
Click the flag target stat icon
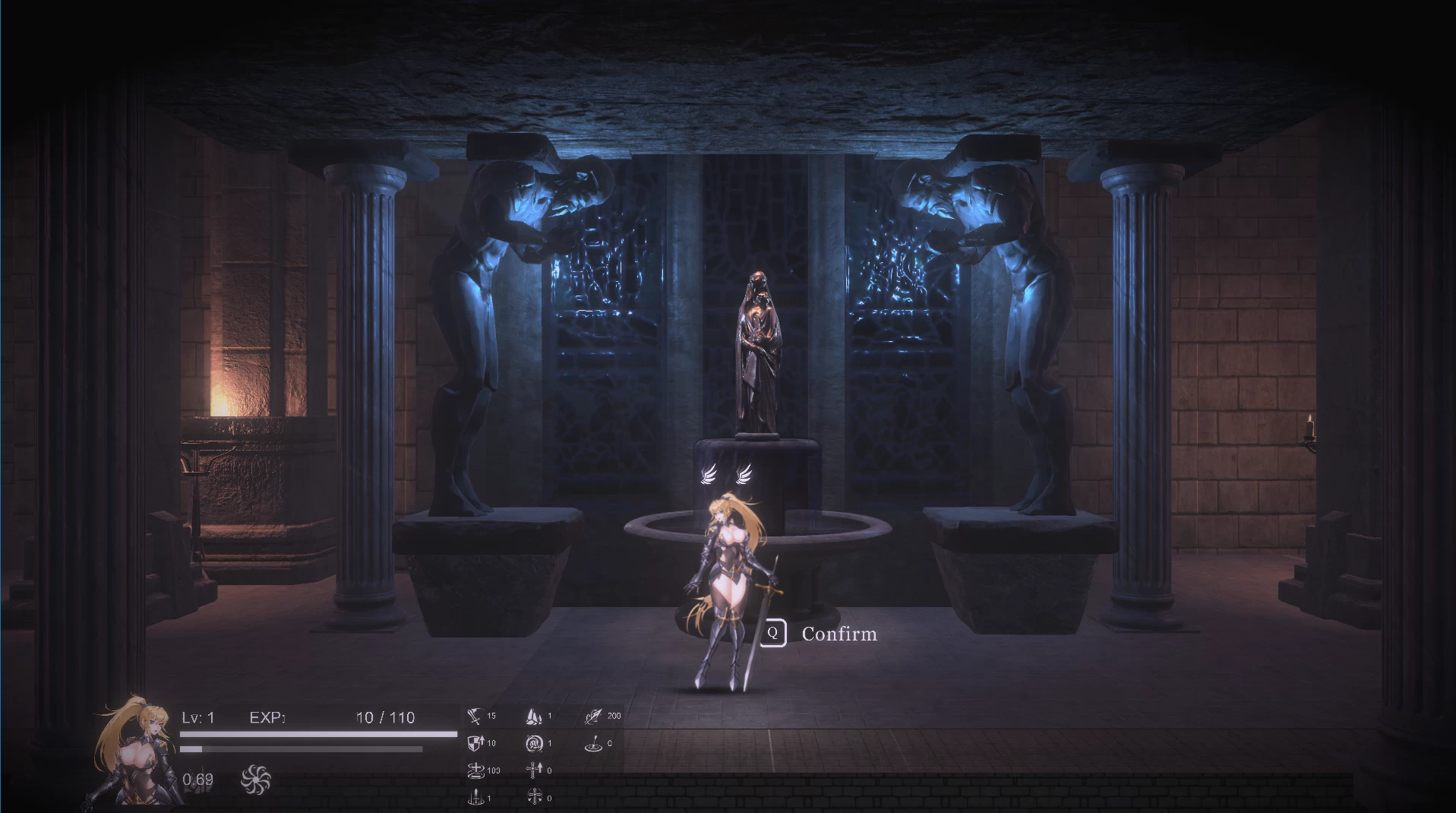point(593,743)
